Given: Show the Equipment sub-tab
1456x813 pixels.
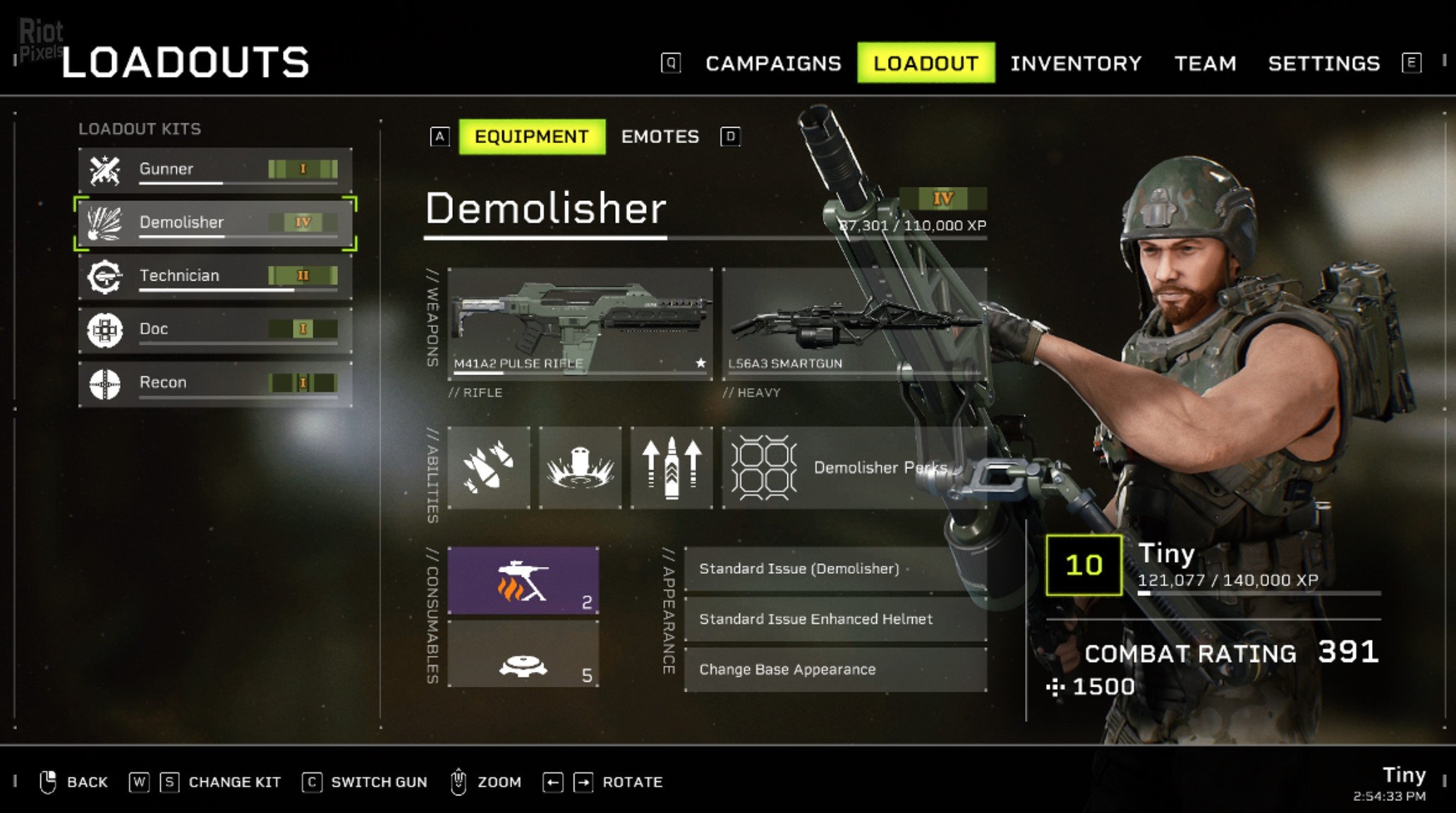Looking at the screenshot, I should click(531, 137).
